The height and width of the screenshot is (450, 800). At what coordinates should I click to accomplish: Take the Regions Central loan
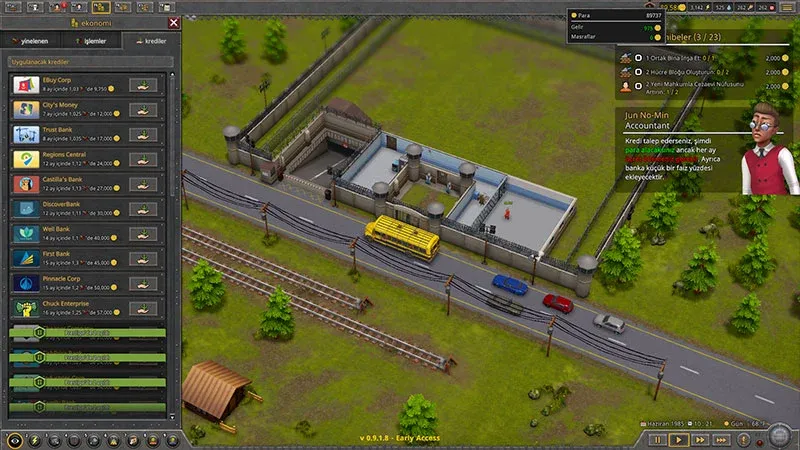coord(144,159)
